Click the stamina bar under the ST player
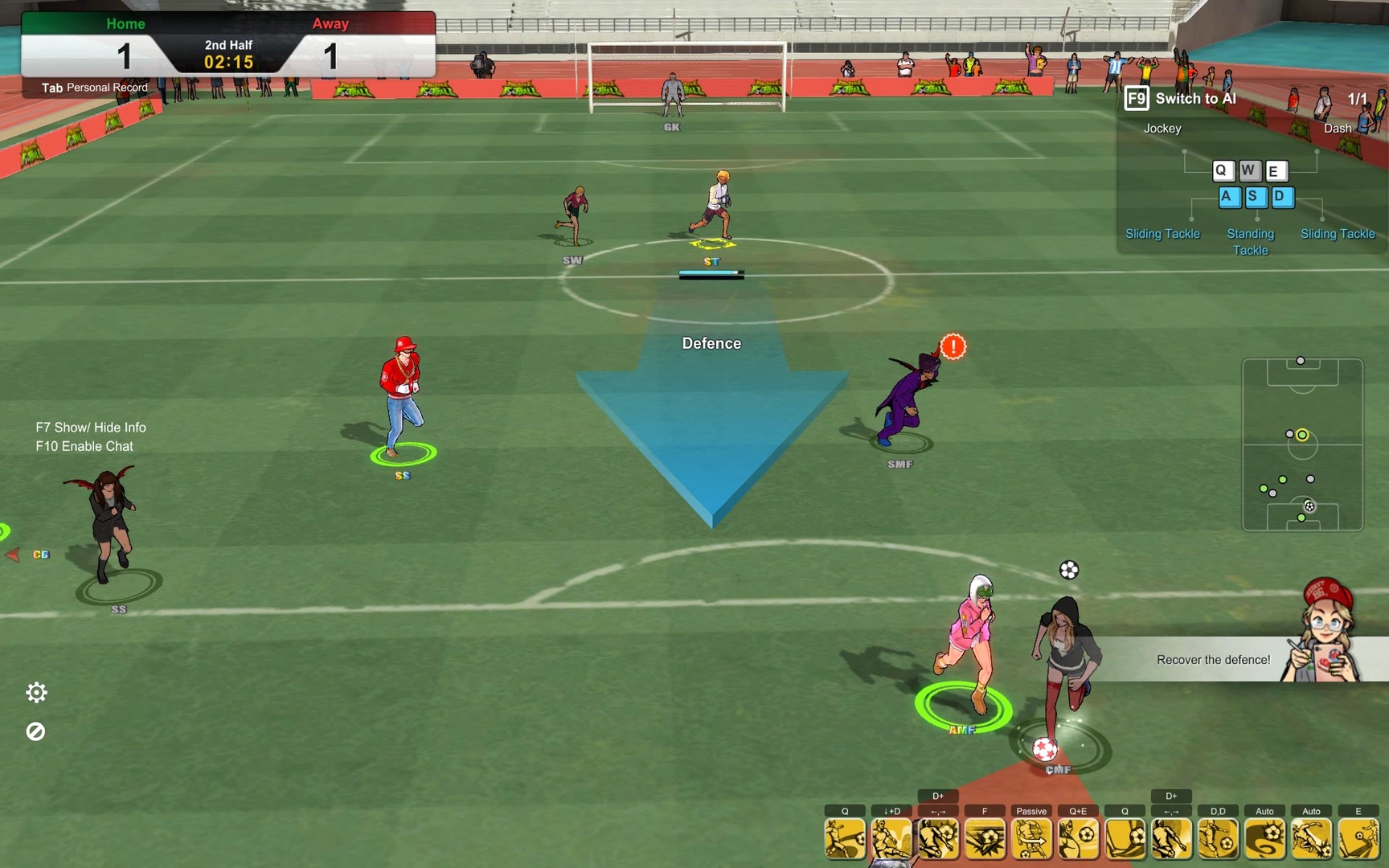 pos(711,273)
